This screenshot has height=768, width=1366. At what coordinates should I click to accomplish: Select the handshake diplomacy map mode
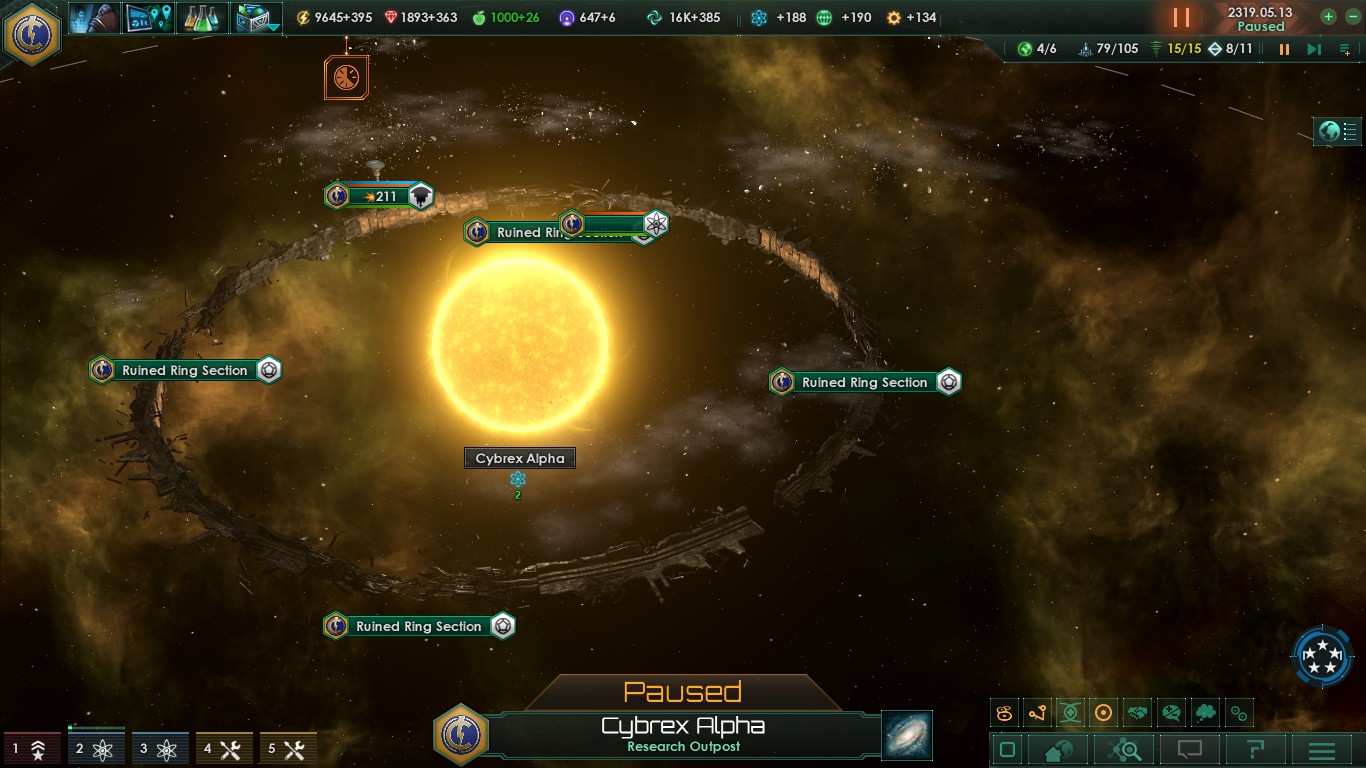[x=1137, y=712]
